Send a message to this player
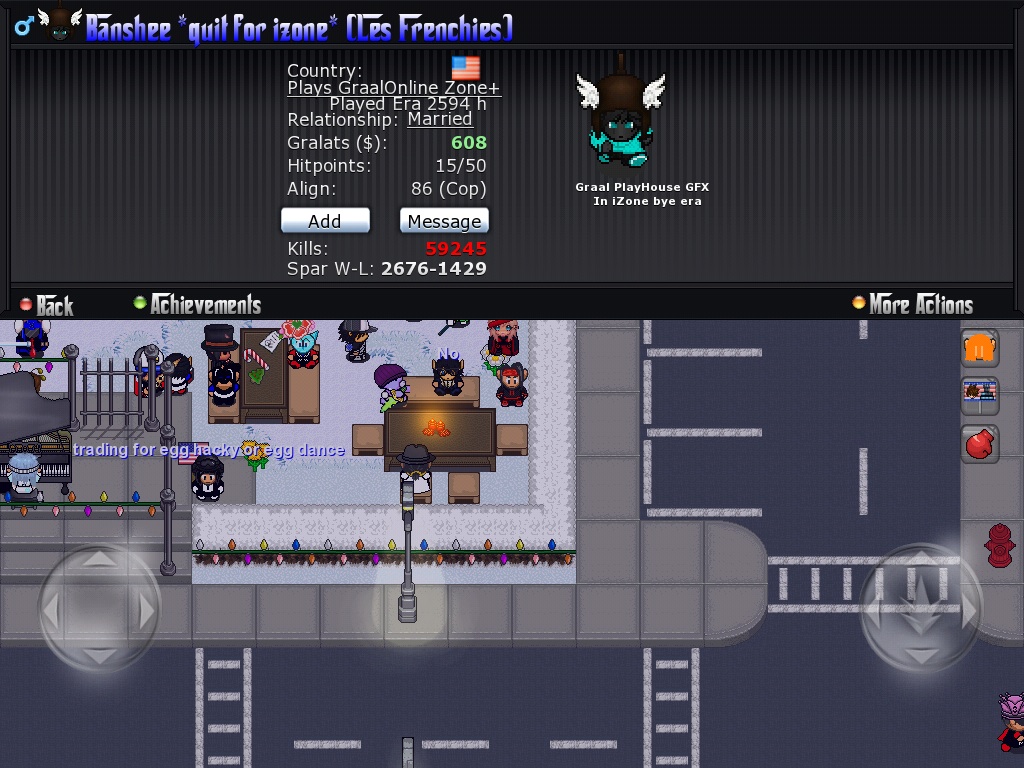 pos(444,221)
